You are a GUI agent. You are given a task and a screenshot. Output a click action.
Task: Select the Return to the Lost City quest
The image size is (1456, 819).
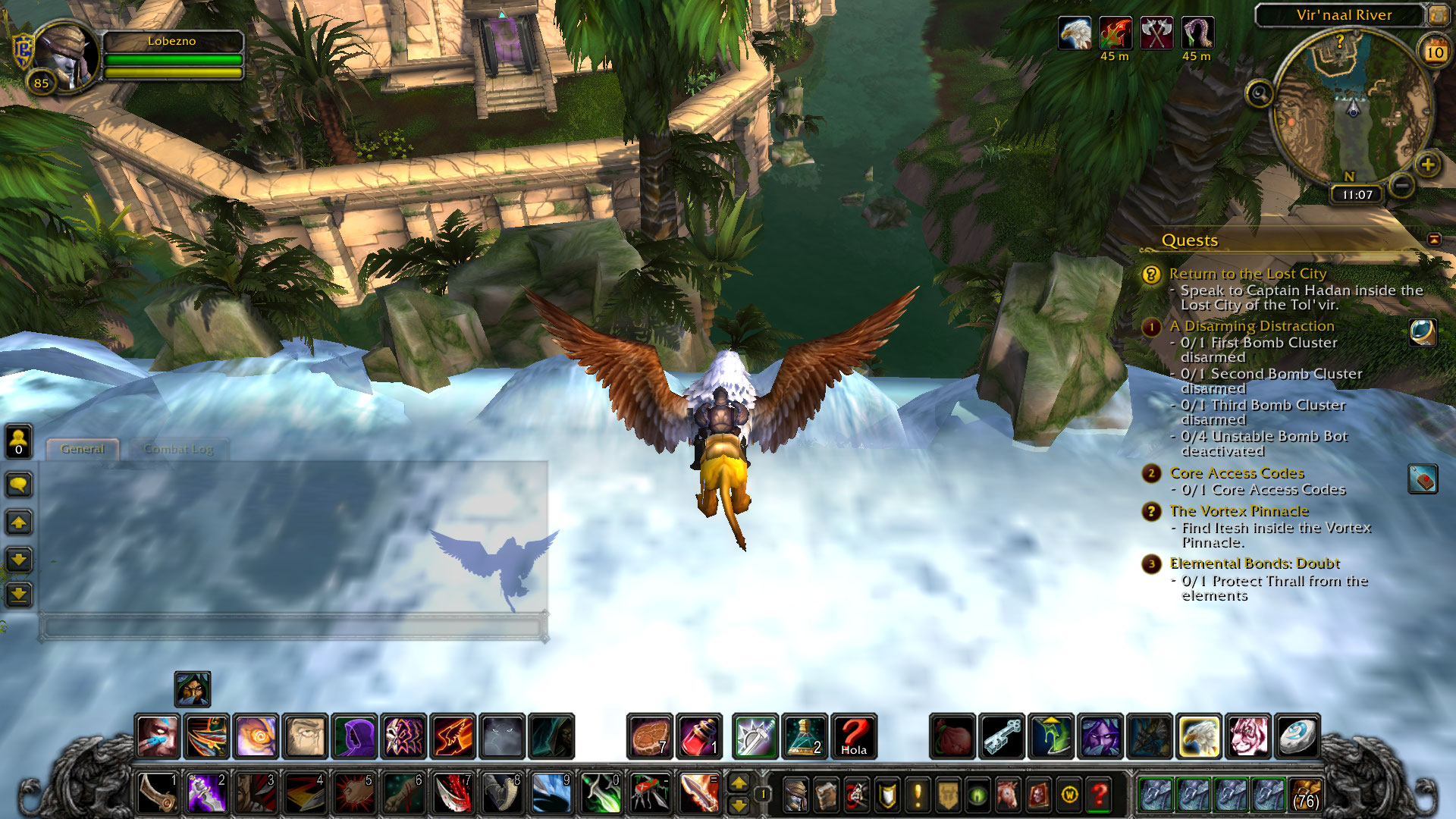pos(1247,274)
